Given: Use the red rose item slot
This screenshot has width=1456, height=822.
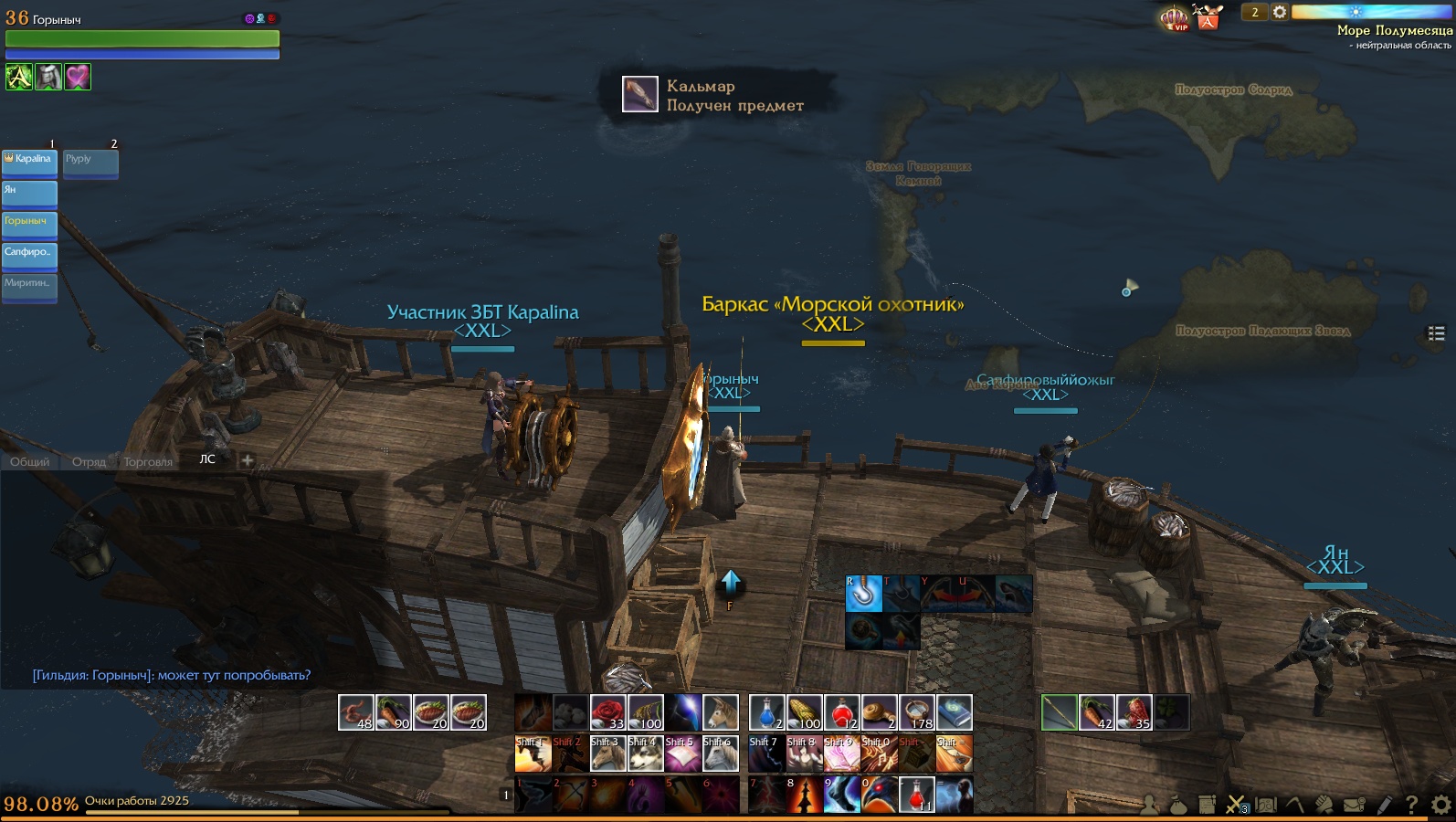Looking at the screenshot, I should (607, 712).
